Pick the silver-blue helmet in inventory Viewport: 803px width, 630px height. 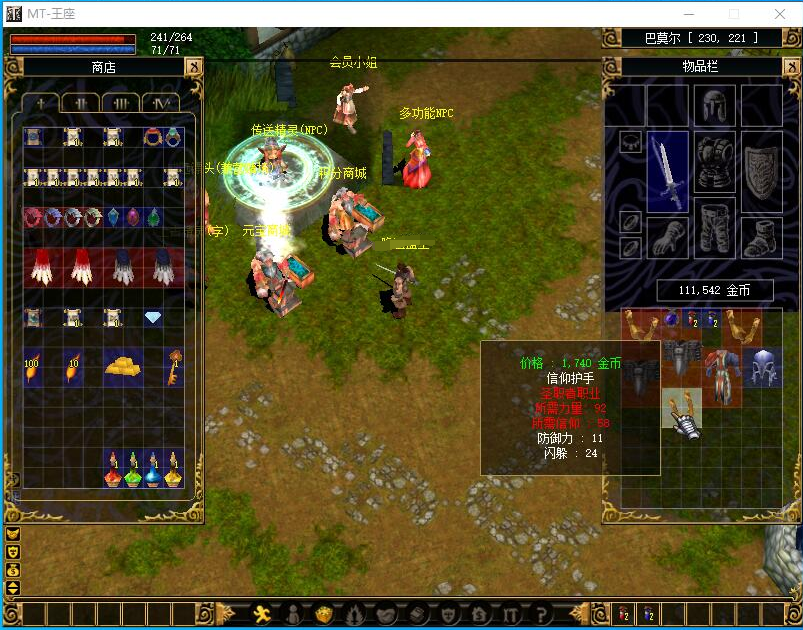(x=761, y=368)
